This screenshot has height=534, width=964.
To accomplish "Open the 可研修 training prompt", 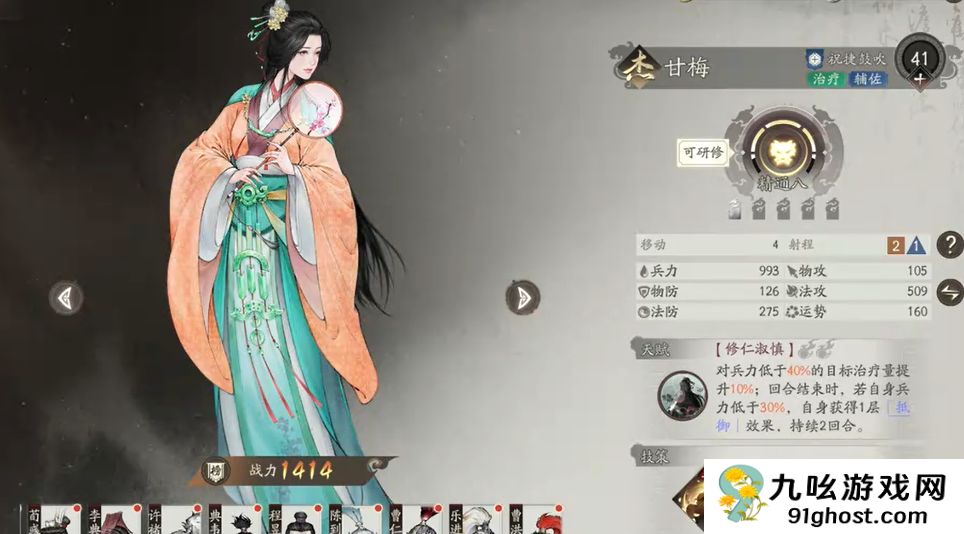I will (x=702, y=152).
